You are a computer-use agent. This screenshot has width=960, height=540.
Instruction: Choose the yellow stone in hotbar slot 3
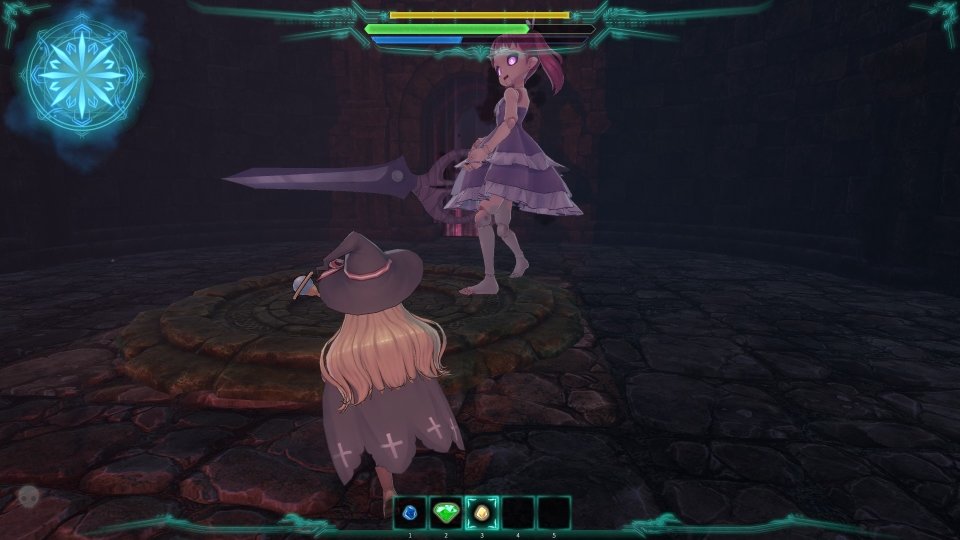482,513
